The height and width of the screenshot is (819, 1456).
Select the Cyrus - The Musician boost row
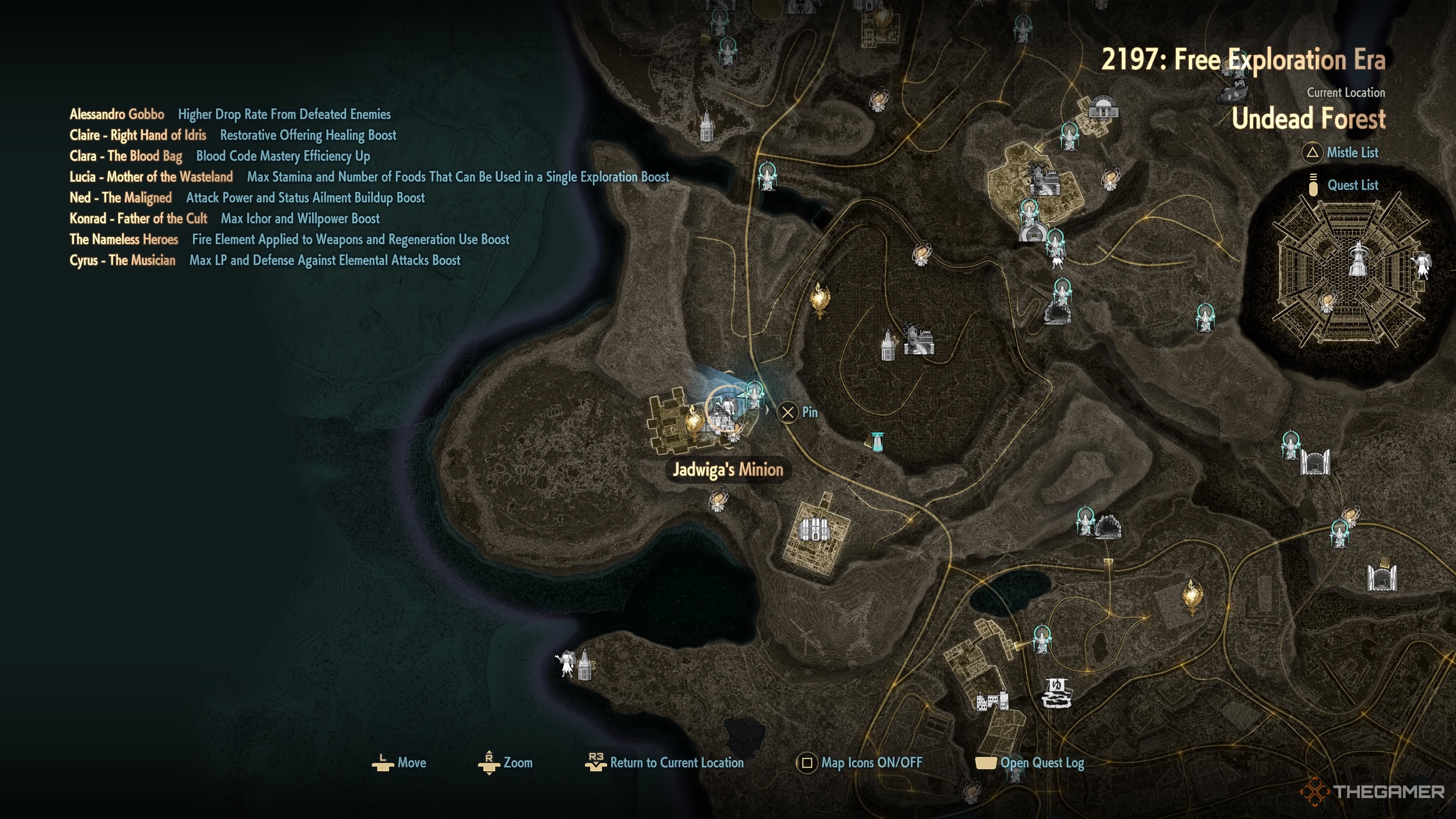click(x=265, y=260)
